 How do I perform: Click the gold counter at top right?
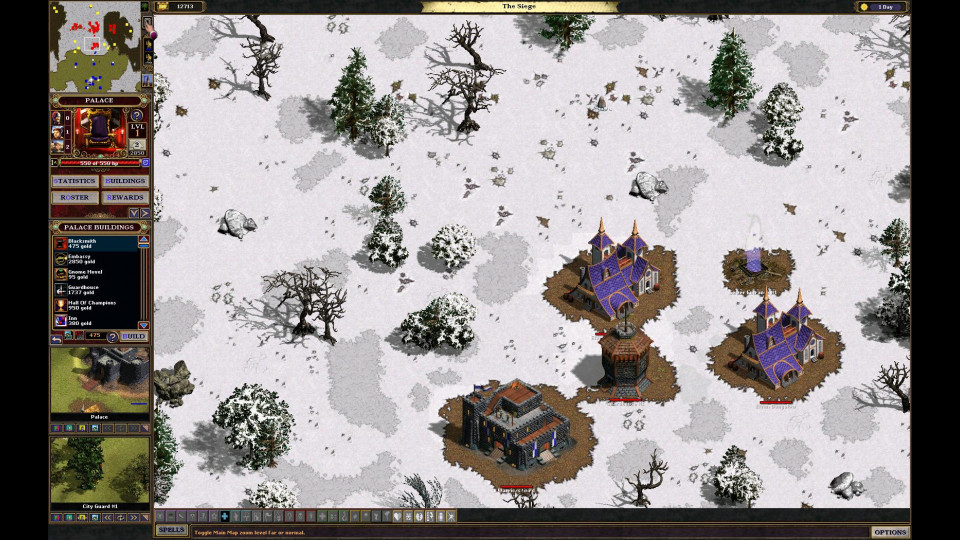point(882,7)
